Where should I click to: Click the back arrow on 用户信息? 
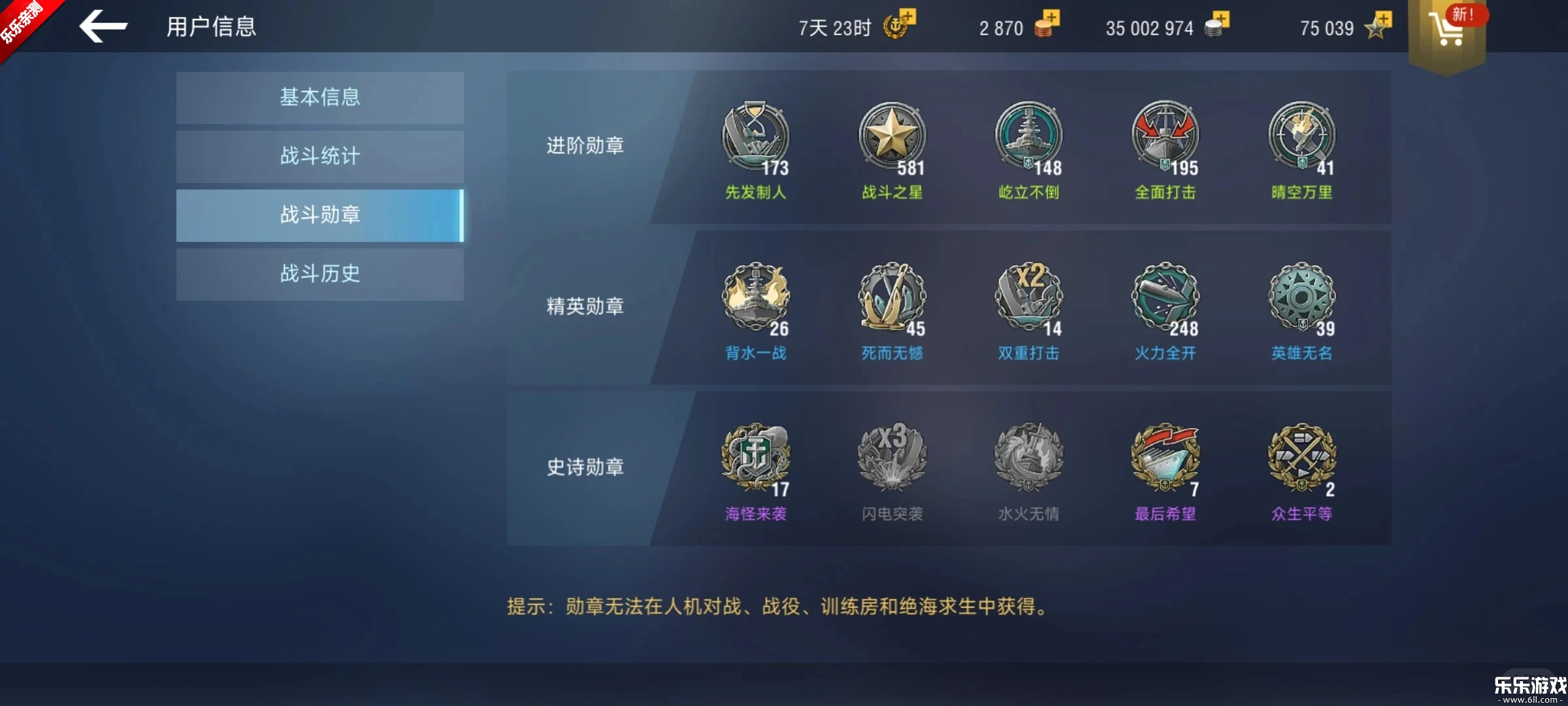click(105, 27)
